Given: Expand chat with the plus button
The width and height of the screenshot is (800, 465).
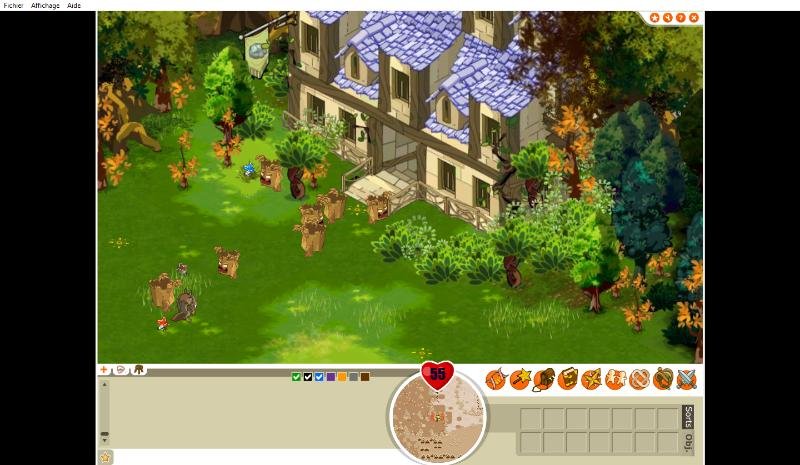Looking at the screenshot, I should coord(104,369).
